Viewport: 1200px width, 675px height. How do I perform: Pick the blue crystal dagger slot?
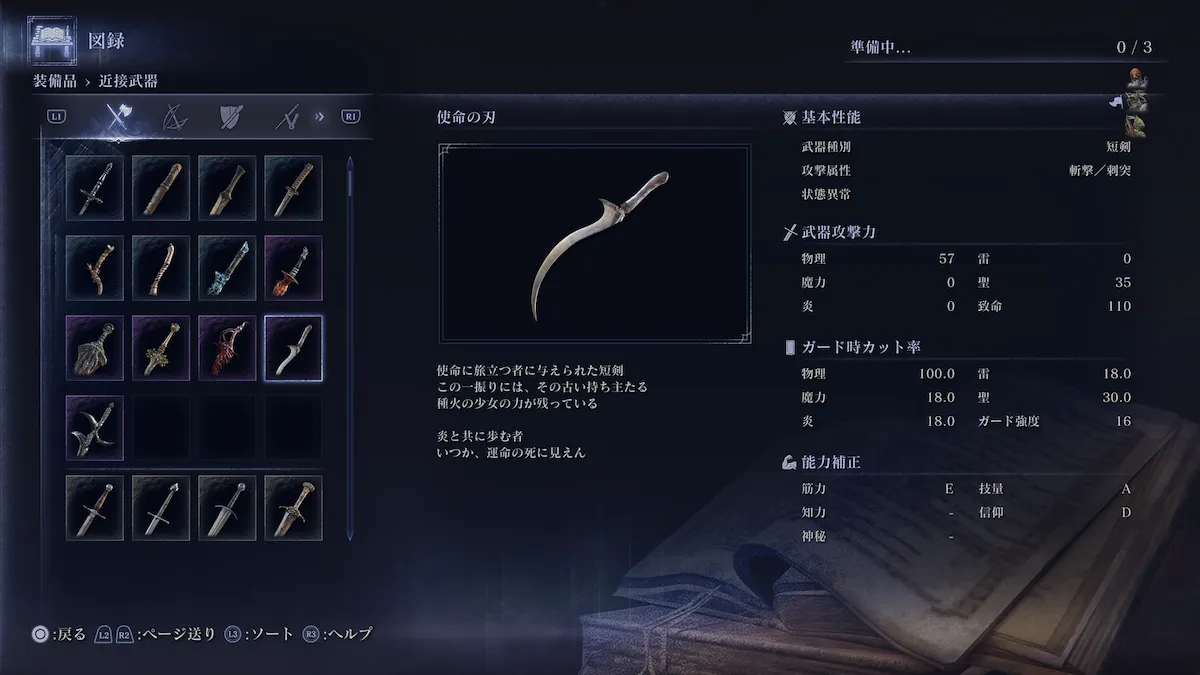point(227,267)
